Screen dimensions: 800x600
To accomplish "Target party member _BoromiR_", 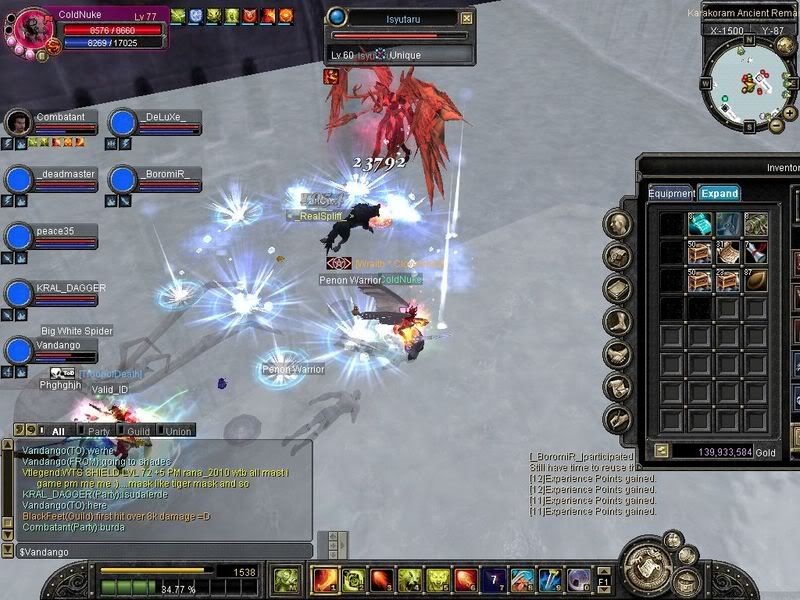I will (122, 179).
